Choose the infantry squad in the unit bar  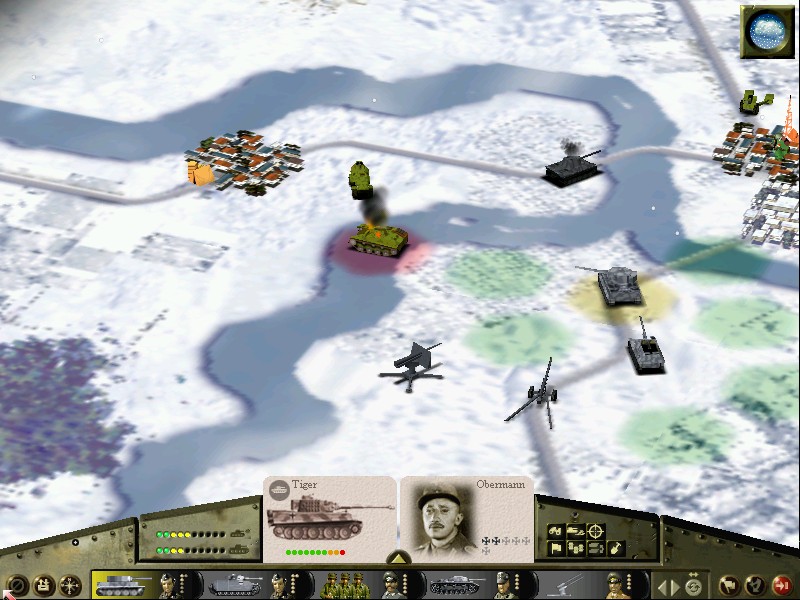[345, 585]
